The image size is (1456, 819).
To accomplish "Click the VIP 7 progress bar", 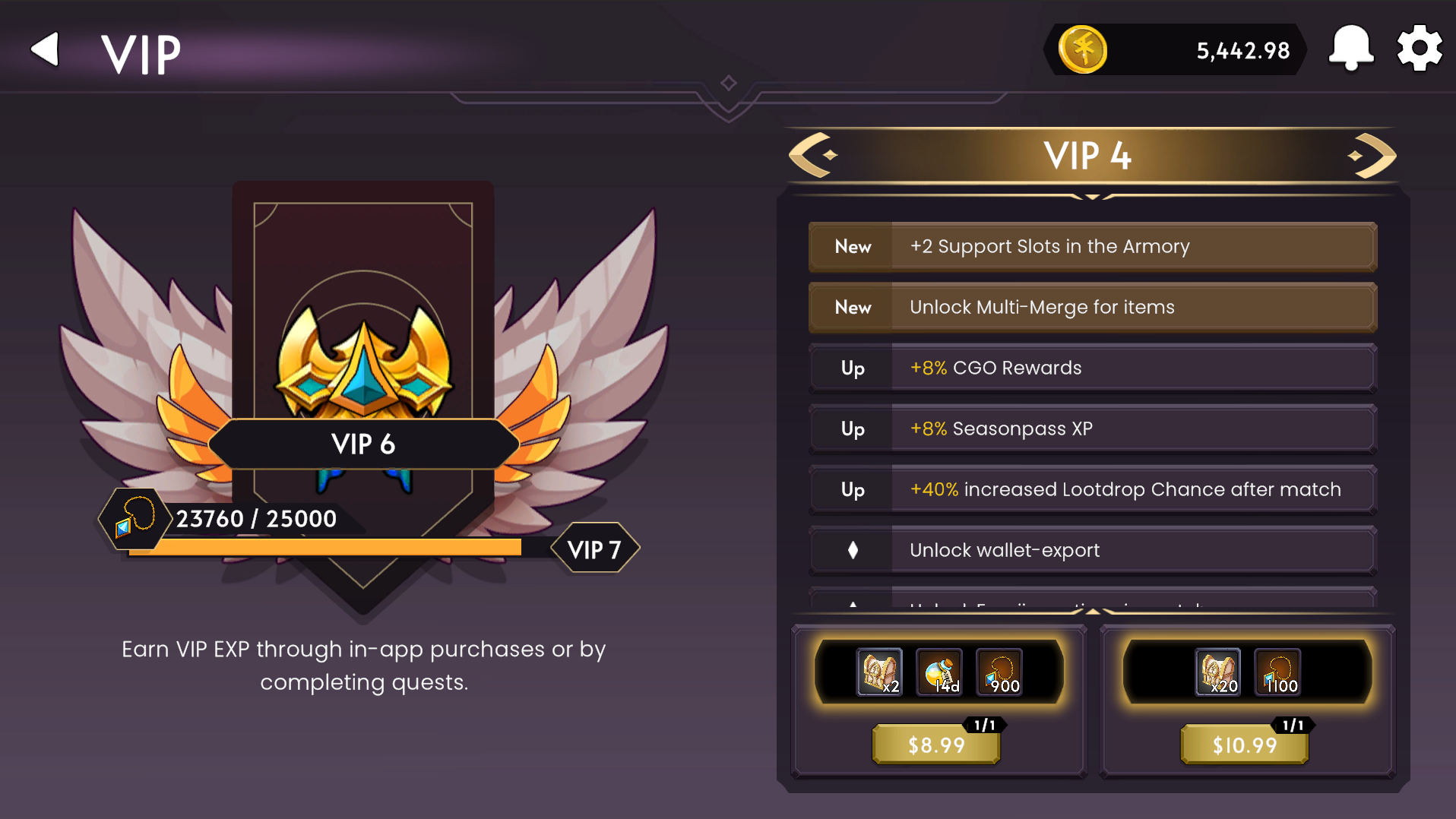I will click(x=327, y=547).
